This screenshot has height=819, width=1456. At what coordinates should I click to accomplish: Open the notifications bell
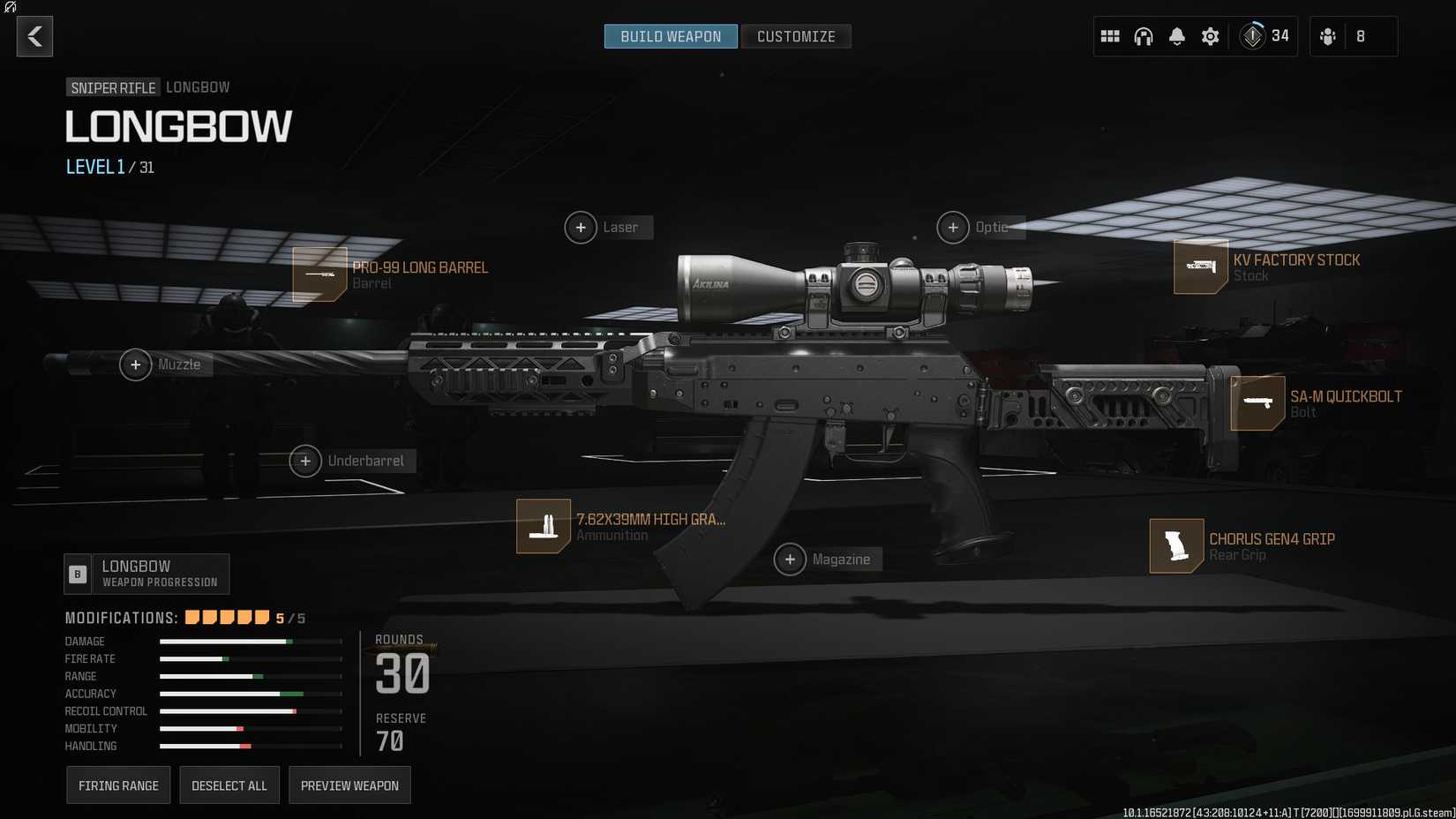[1176, 36]
